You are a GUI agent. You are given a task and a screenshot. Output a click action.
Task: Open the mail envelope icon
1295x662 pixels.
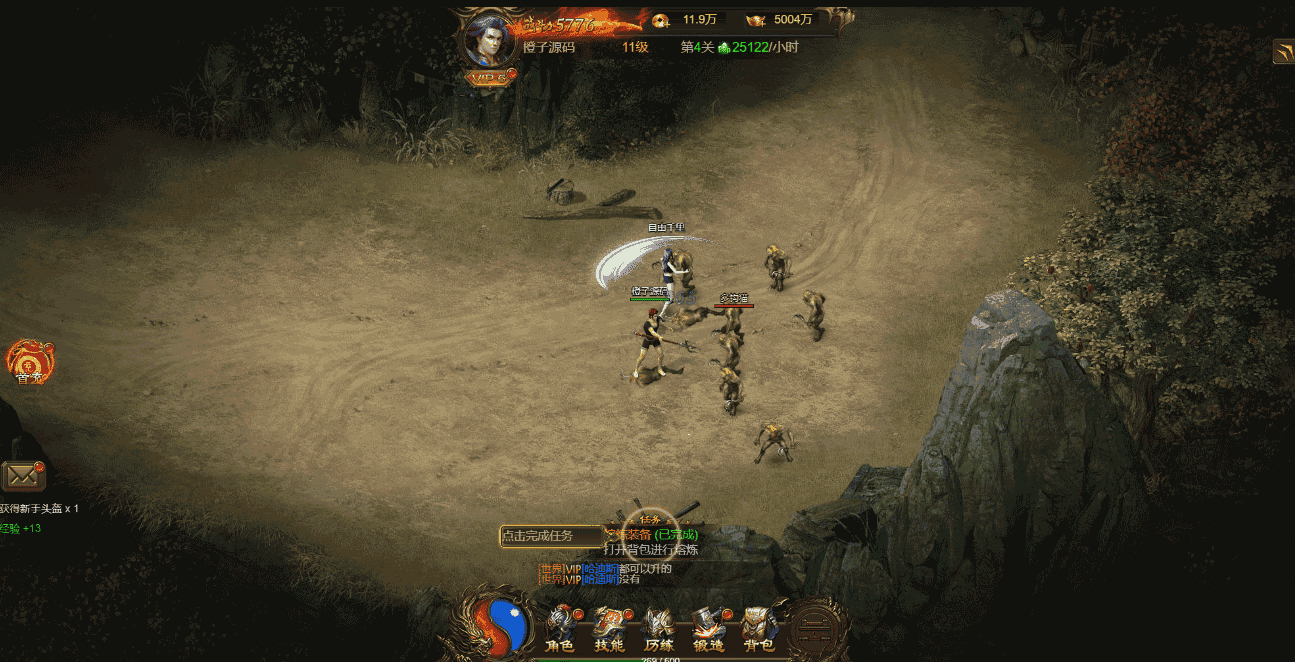click(x=22, y=476)
